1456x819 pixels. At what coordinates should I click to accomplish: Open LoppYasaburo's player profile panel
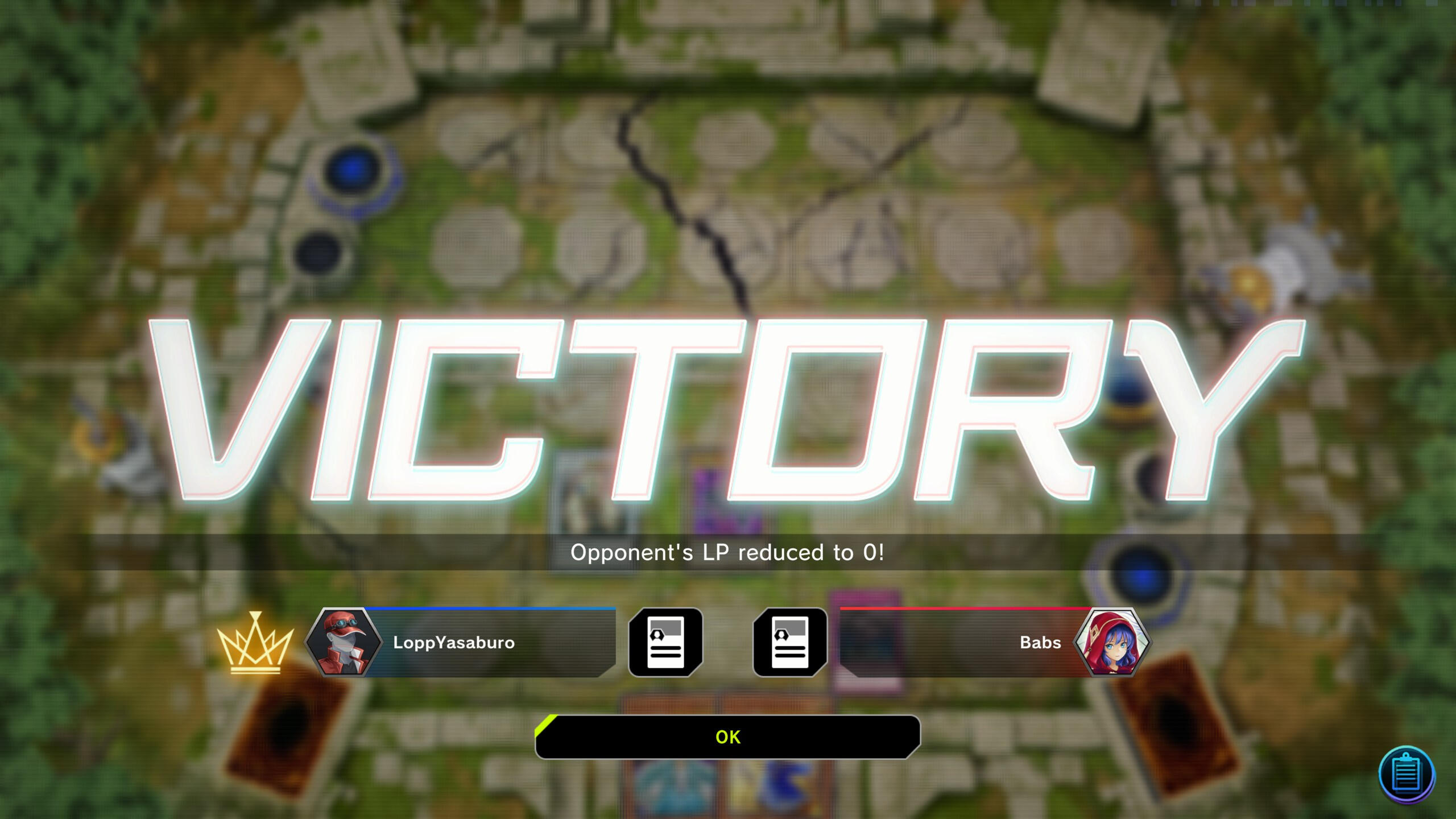click(461, 643)
